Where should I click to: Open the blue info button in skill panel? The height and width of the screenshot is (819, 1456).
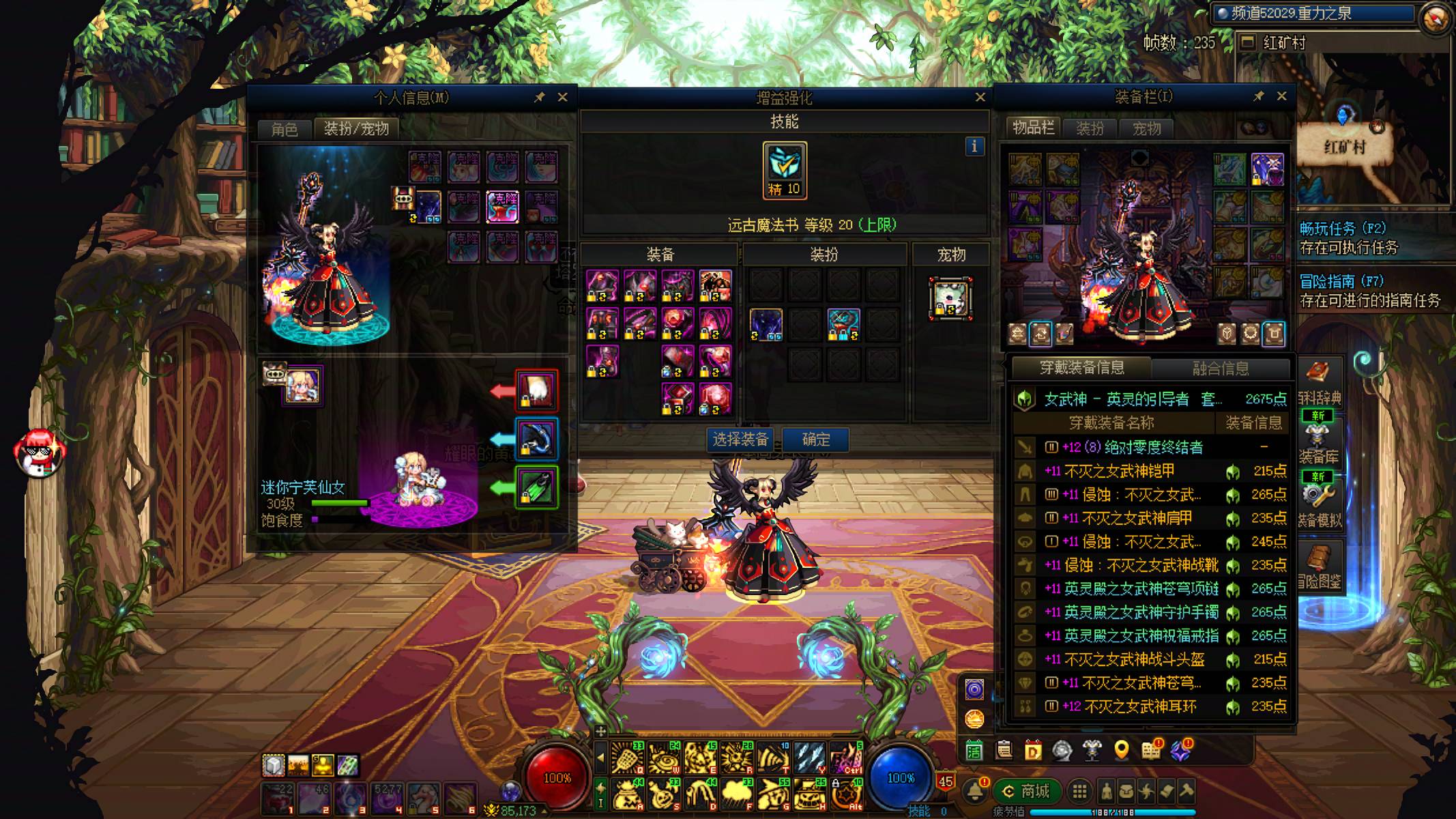pyautogui.click(x=974, y=146)
